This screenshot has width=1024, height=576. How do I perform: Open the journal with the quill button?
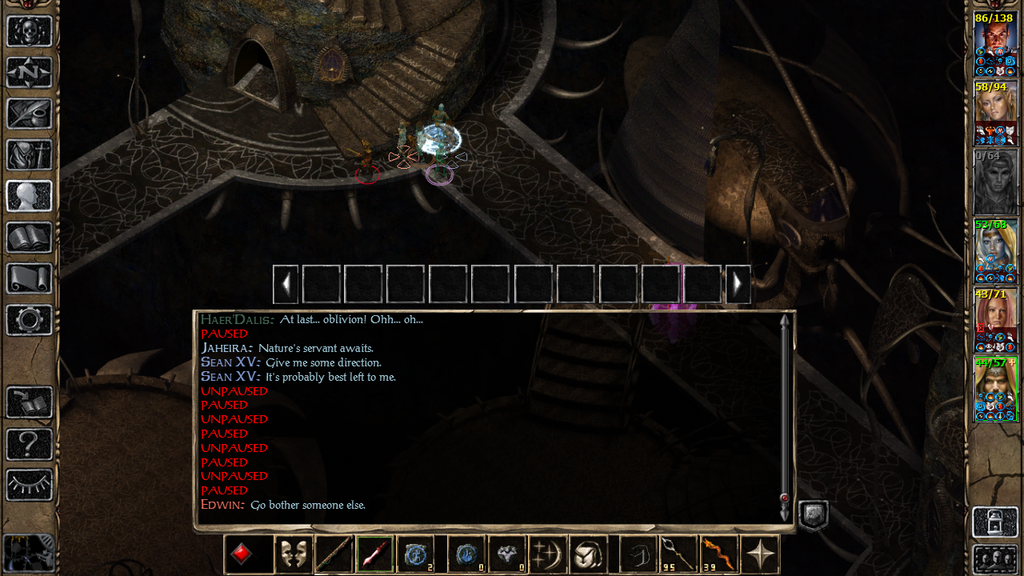(x=29, y=113)
